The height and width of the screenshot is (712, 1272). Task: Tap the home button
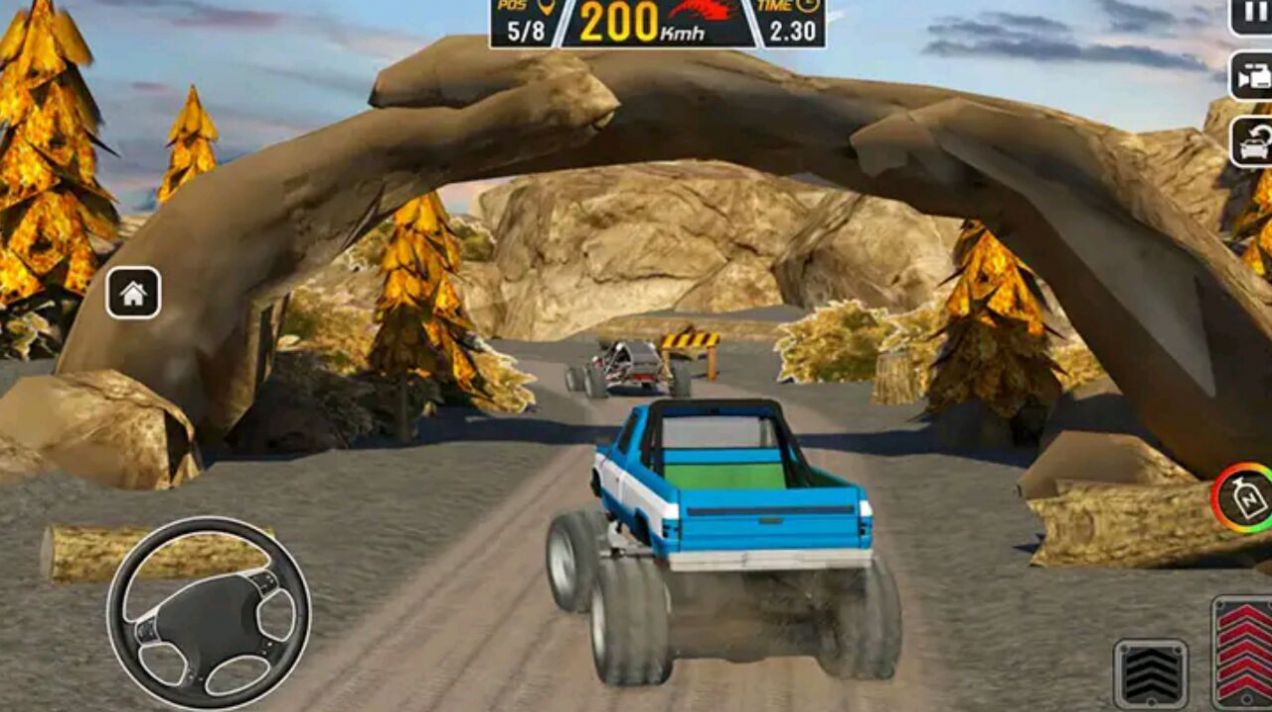pos(133,293)
